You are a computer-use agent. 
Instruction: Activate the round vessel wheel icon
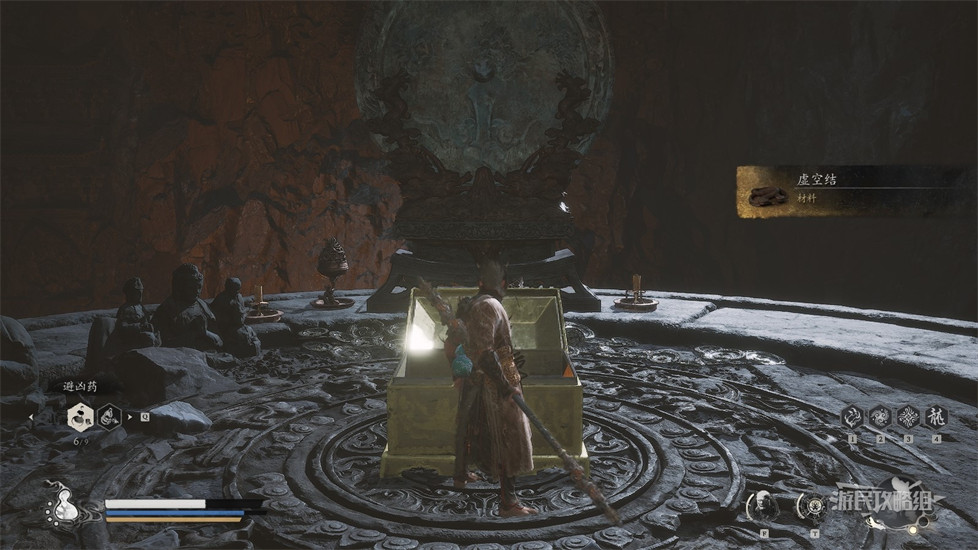point(810,506)
